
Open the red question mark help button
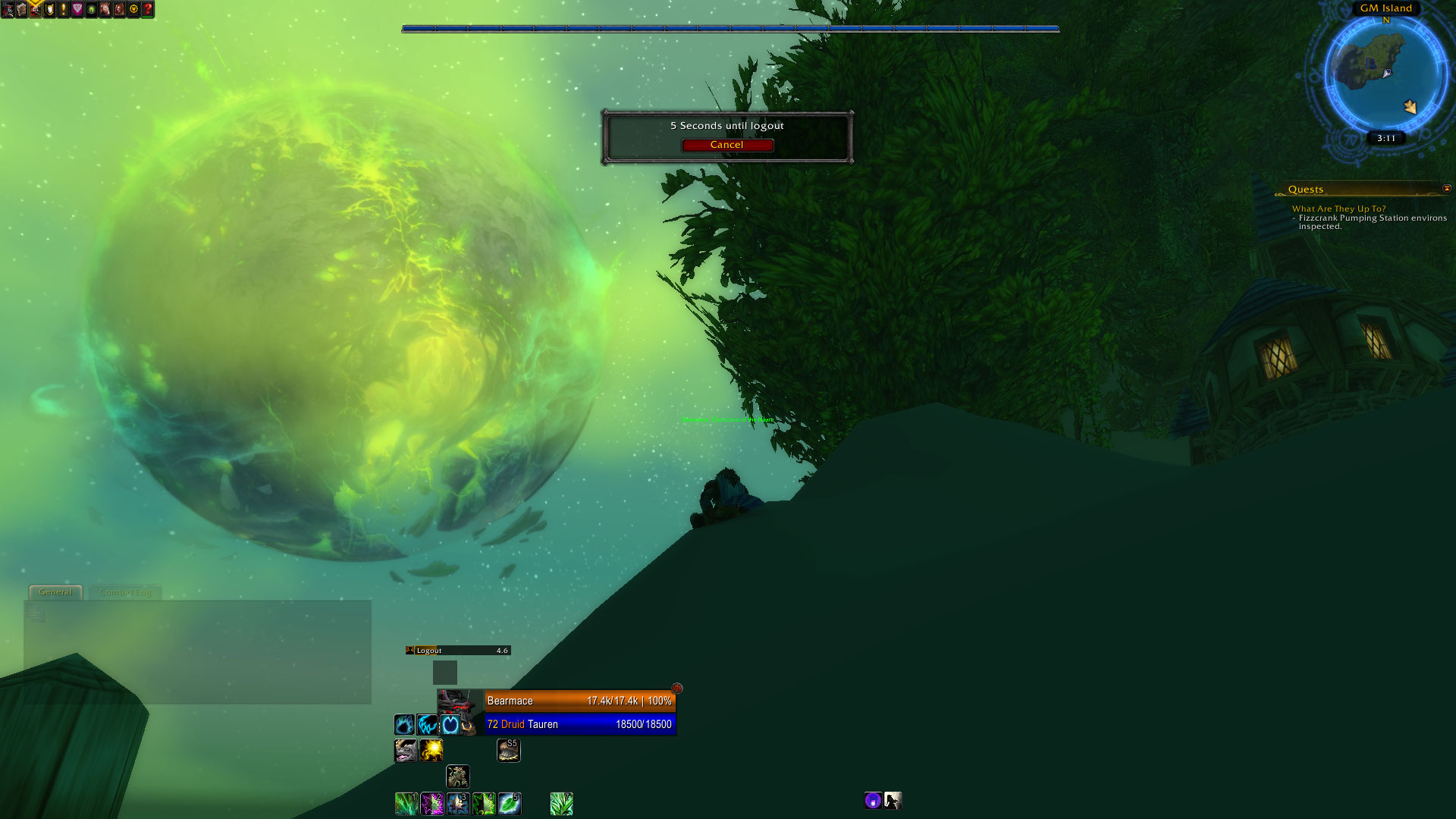(x=148, y=10)
